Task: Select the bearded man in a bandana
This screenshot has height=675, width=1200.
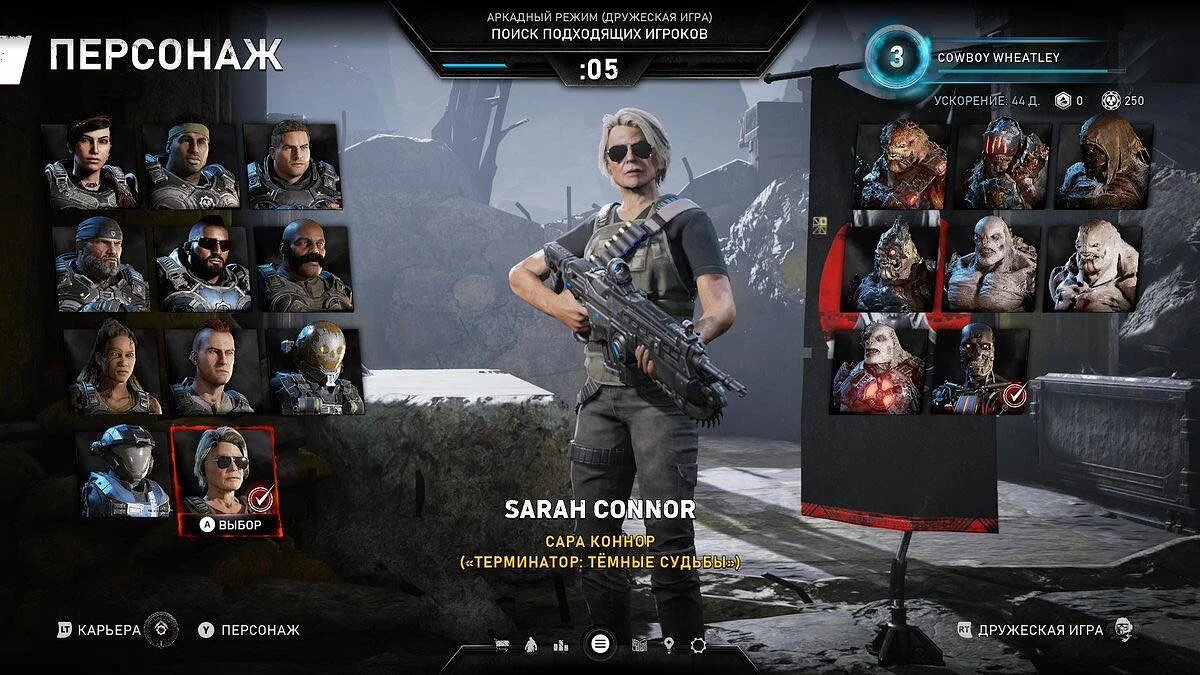Action: [101, 267]
